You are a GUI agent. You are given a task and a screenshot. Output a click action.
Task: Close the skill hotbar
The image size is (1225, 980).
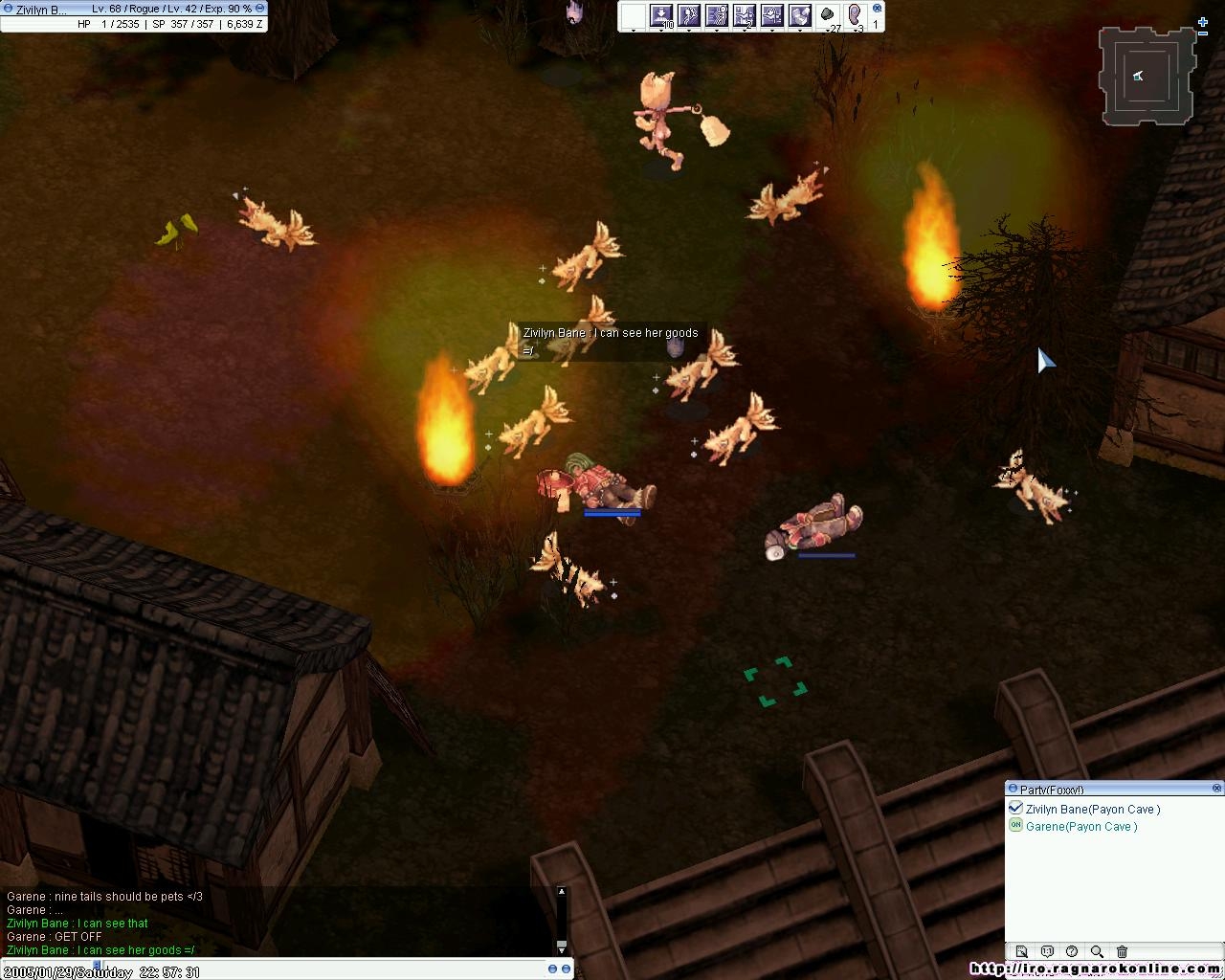[877, 8]
